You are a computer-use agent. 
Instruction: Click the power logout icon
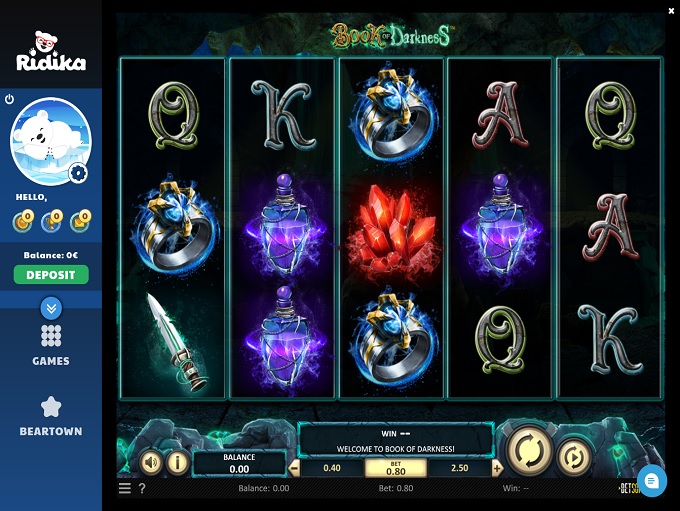point(9,99)
